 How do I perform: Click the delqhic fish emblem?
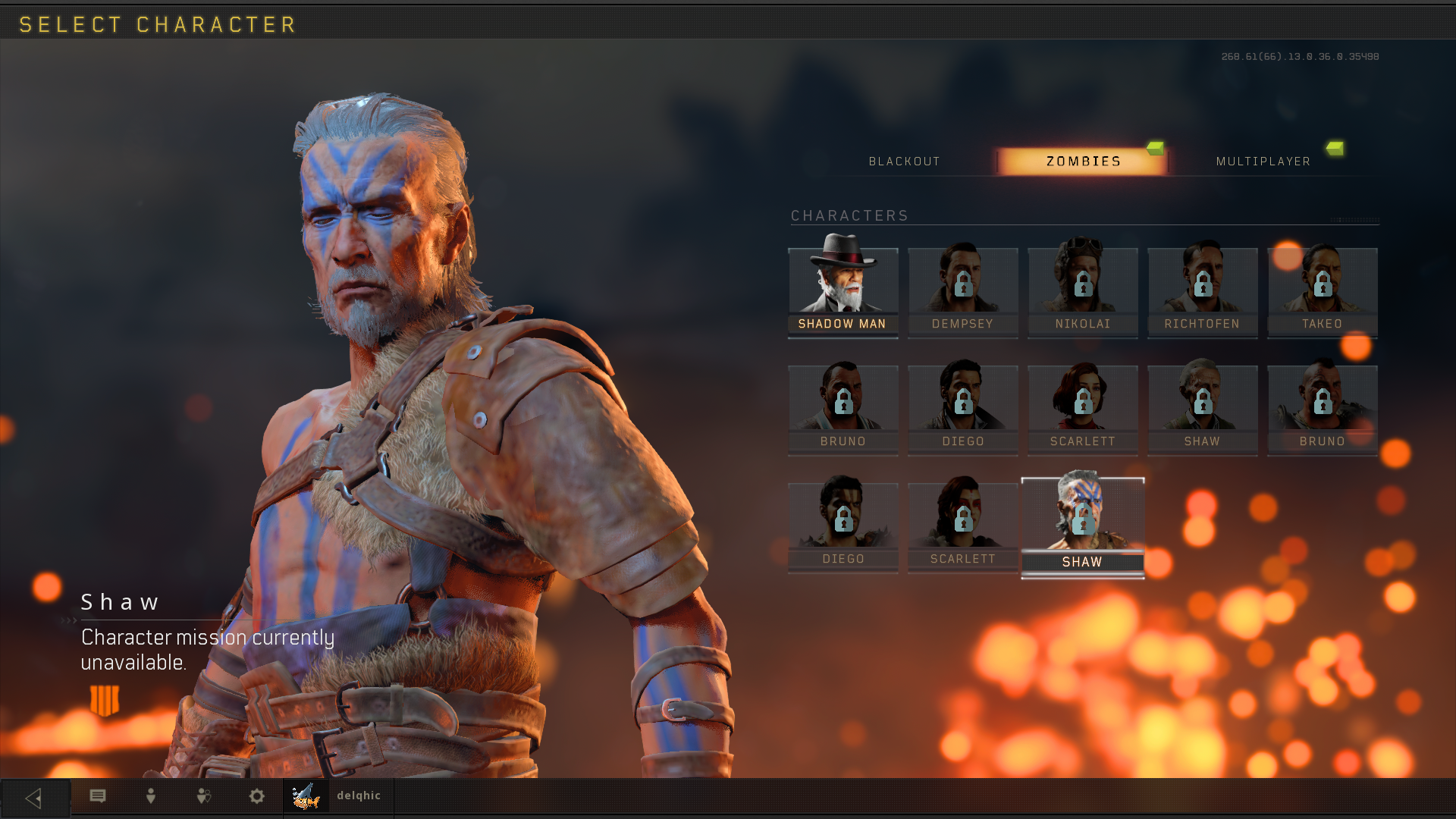(x=306, y=798)
